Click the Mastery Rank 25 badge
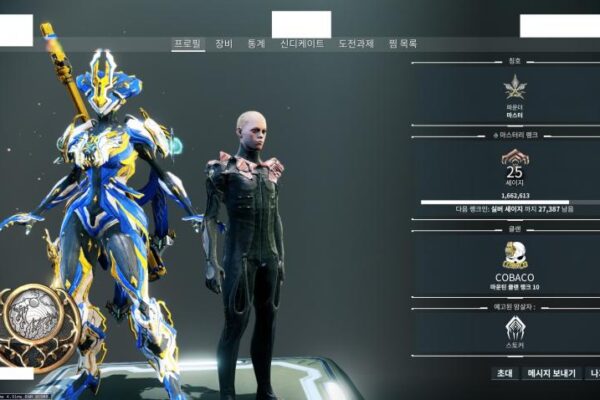600x400 pixels. (515, 158)
